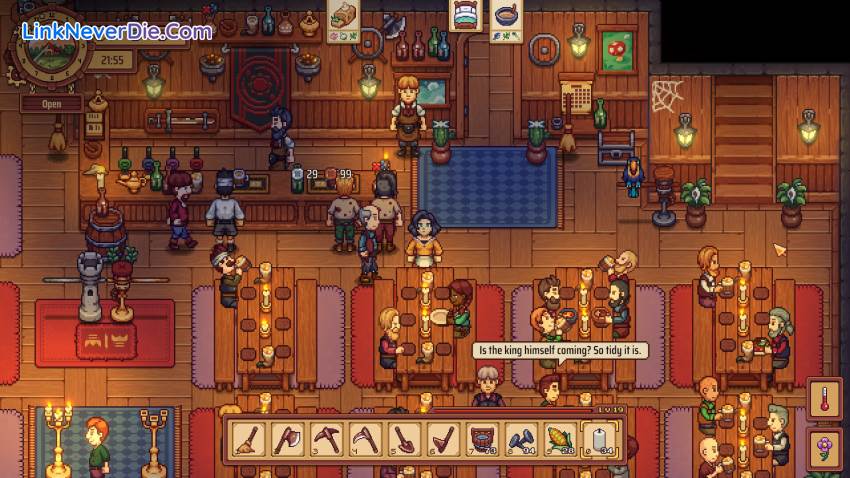The height and width of the screenshot is (478, 850).
Task: Open the soup bowl order card
Action: (507, 20)
